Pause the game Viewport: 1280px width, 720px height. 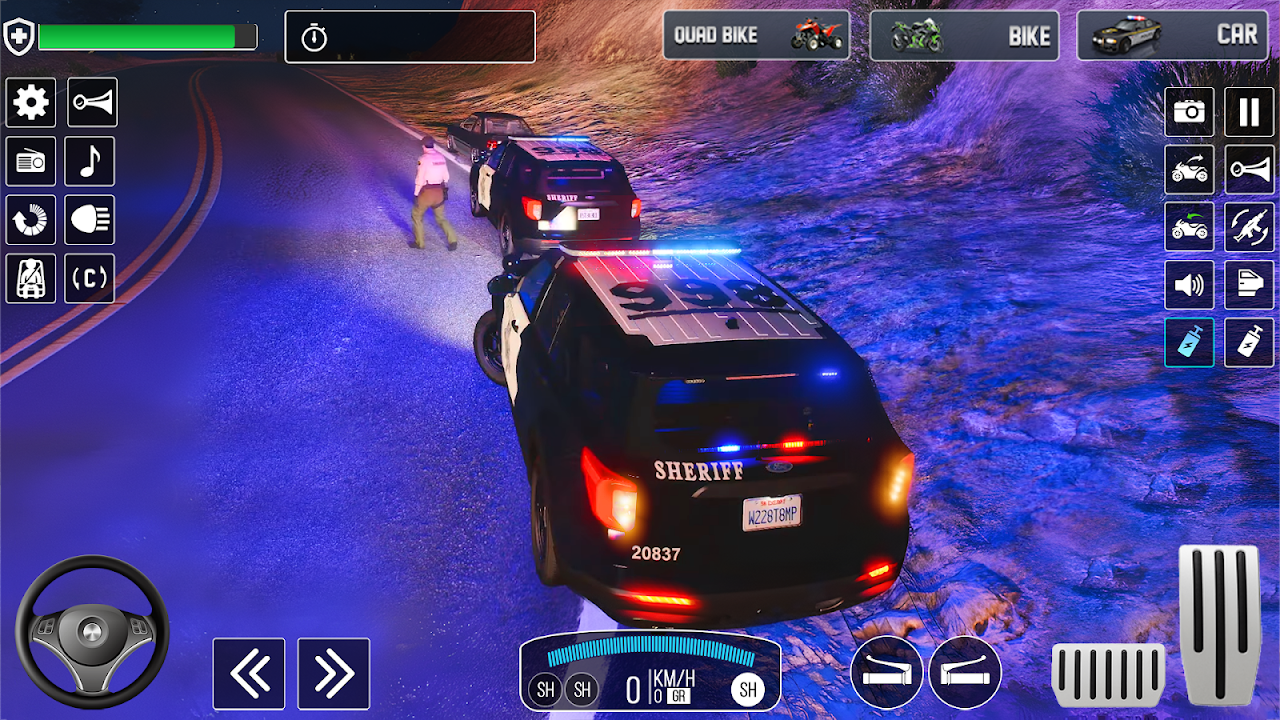(x=1249, y=112)
